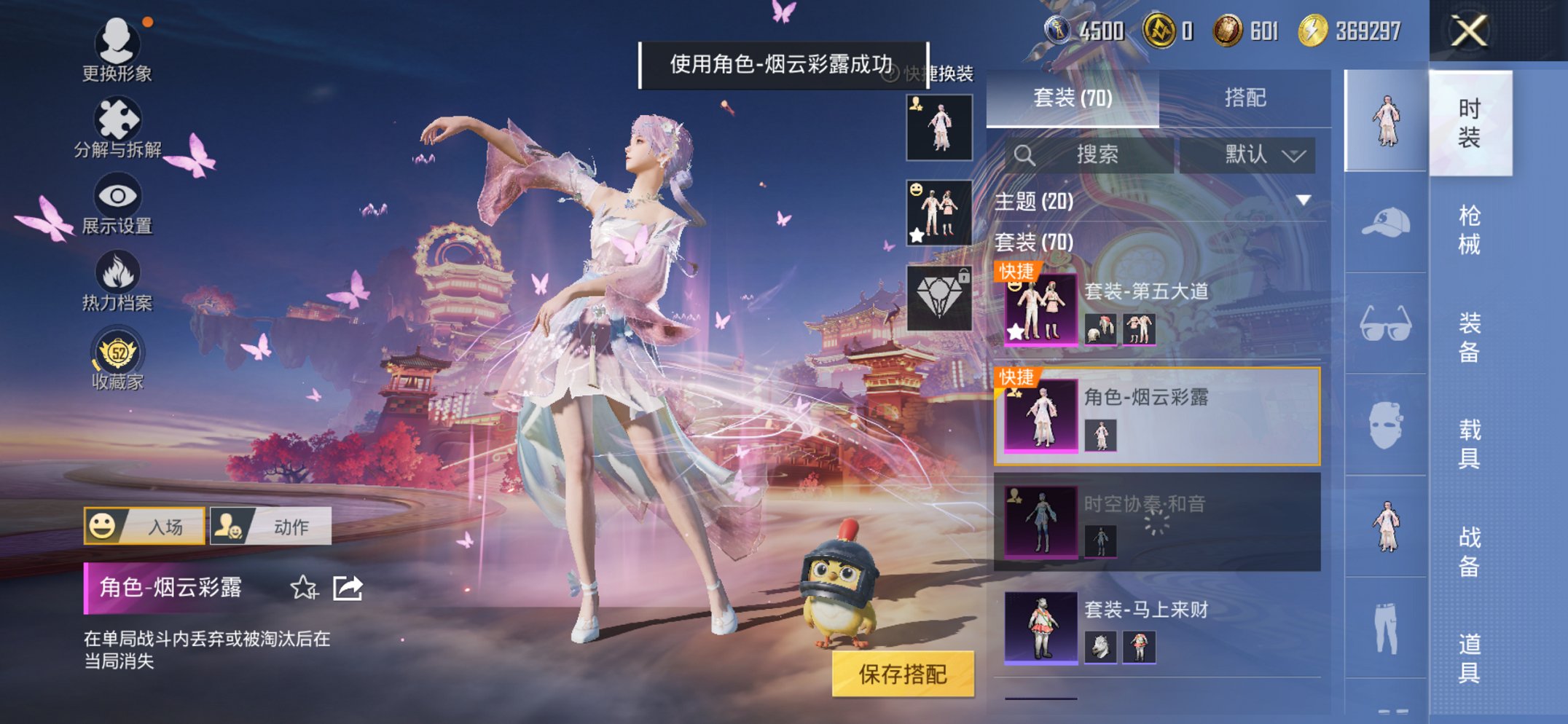1568x724 pixels.
Task: Click the 搜索 search field
Action: tap(1093, 154)
